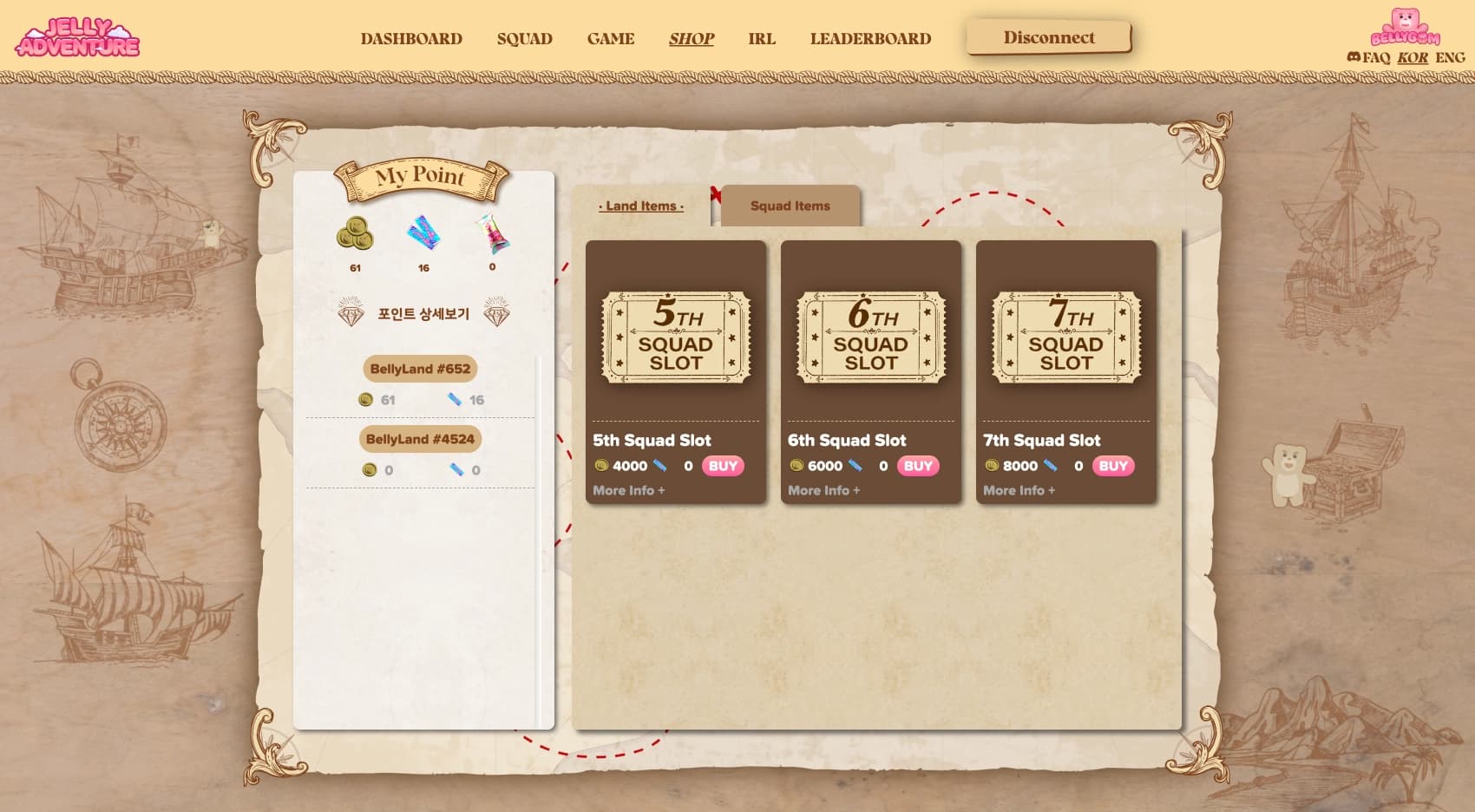1475x812 pixels.
Task: Select the Squad Items tab
Action: point(789,206)
